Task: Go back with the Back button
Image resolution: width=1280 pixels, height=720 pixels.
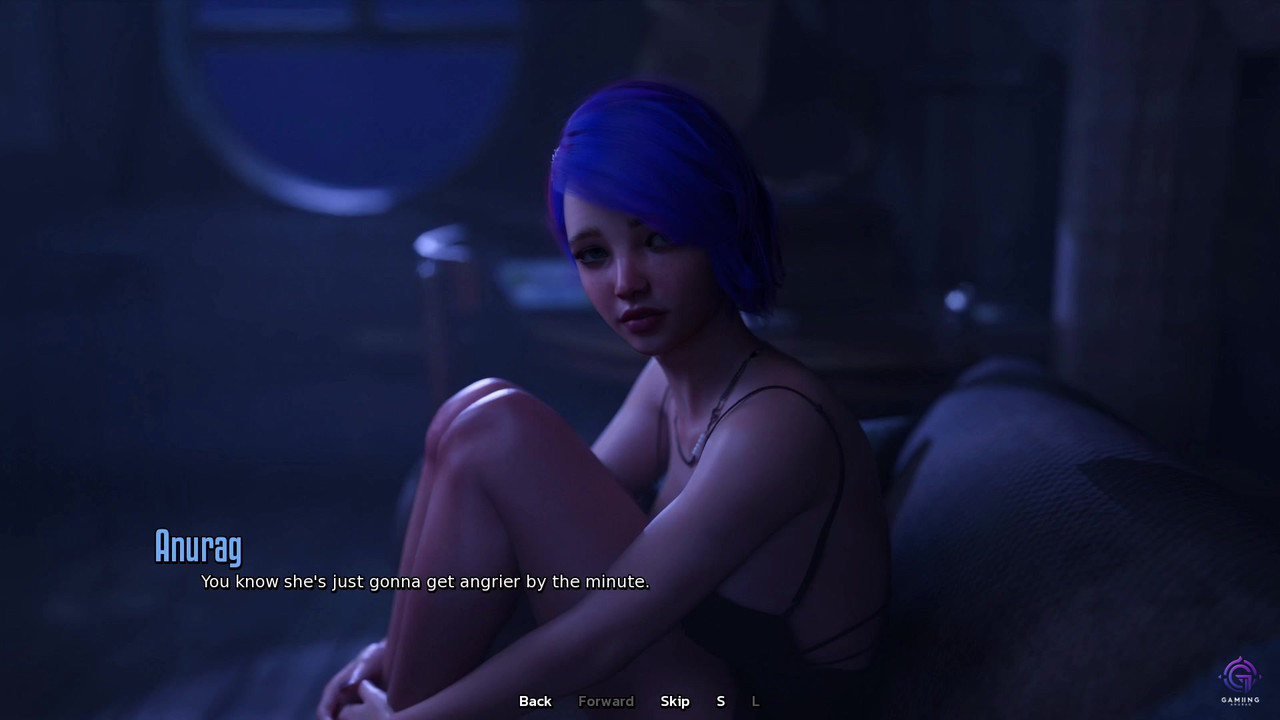Action: (535, 701)
